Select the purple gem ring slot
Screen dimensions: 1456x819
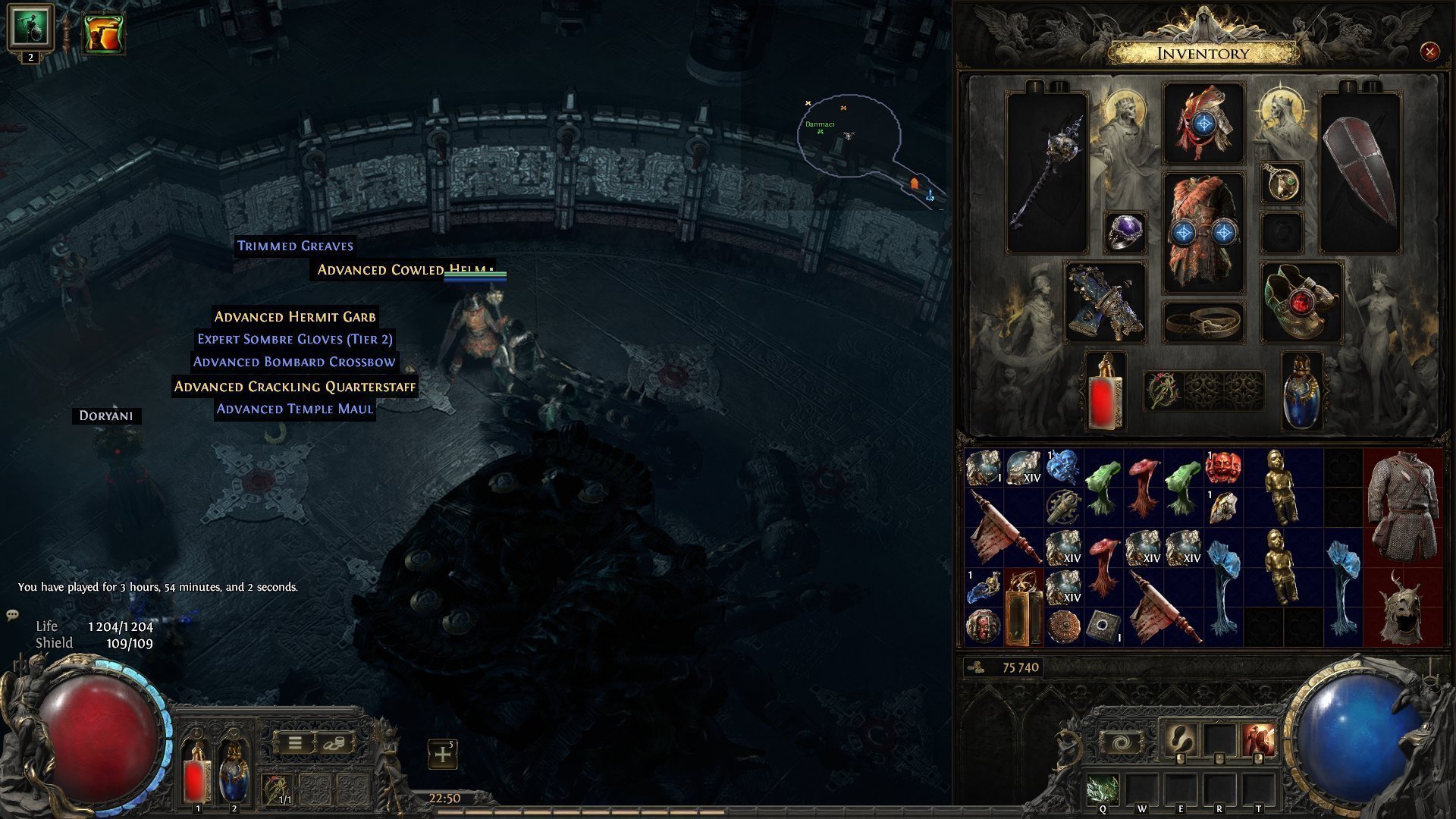(1125, 231)
